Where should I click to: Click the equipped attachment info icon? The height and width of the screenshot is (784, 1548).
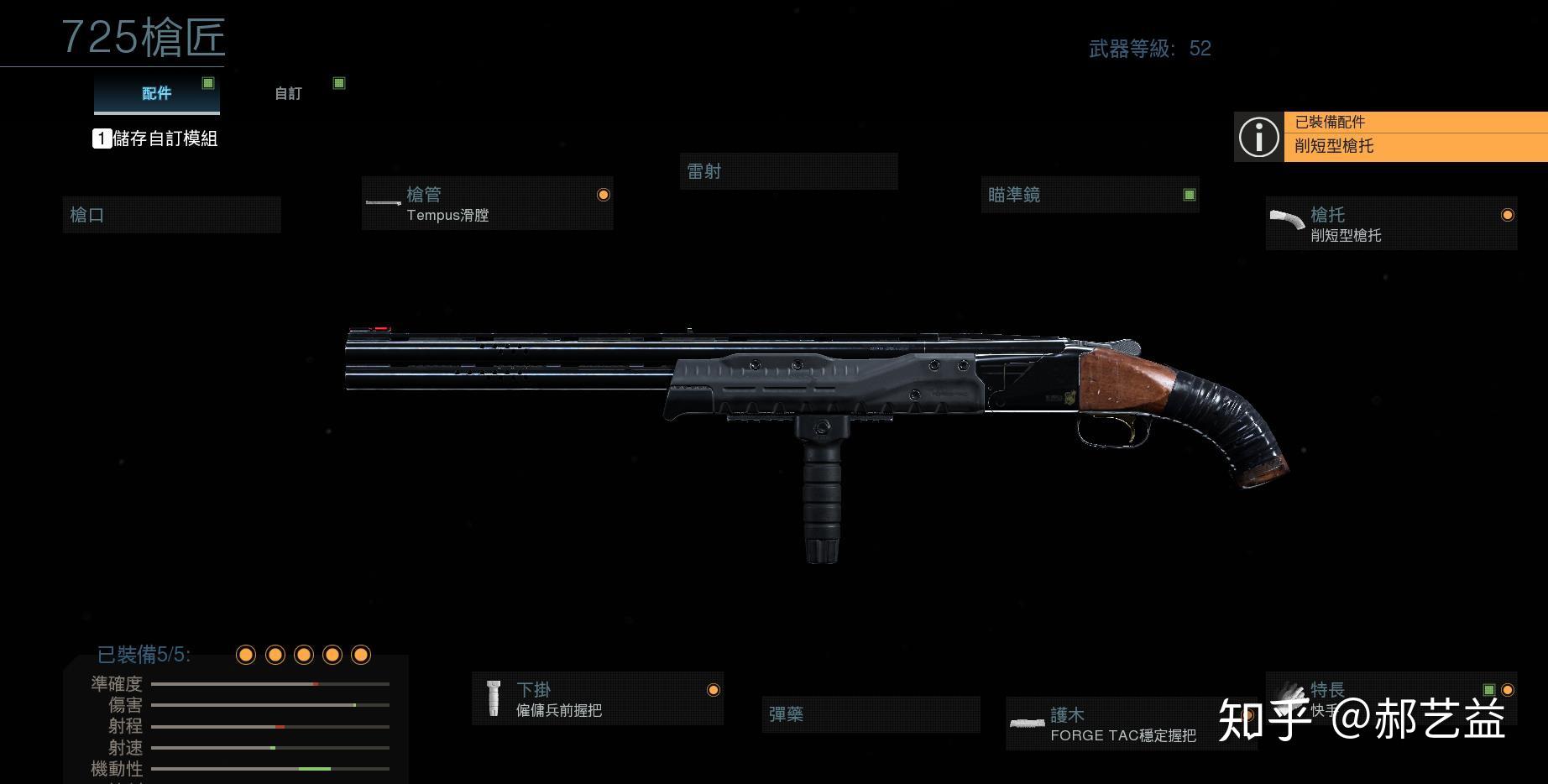[x=1258, y=137]
